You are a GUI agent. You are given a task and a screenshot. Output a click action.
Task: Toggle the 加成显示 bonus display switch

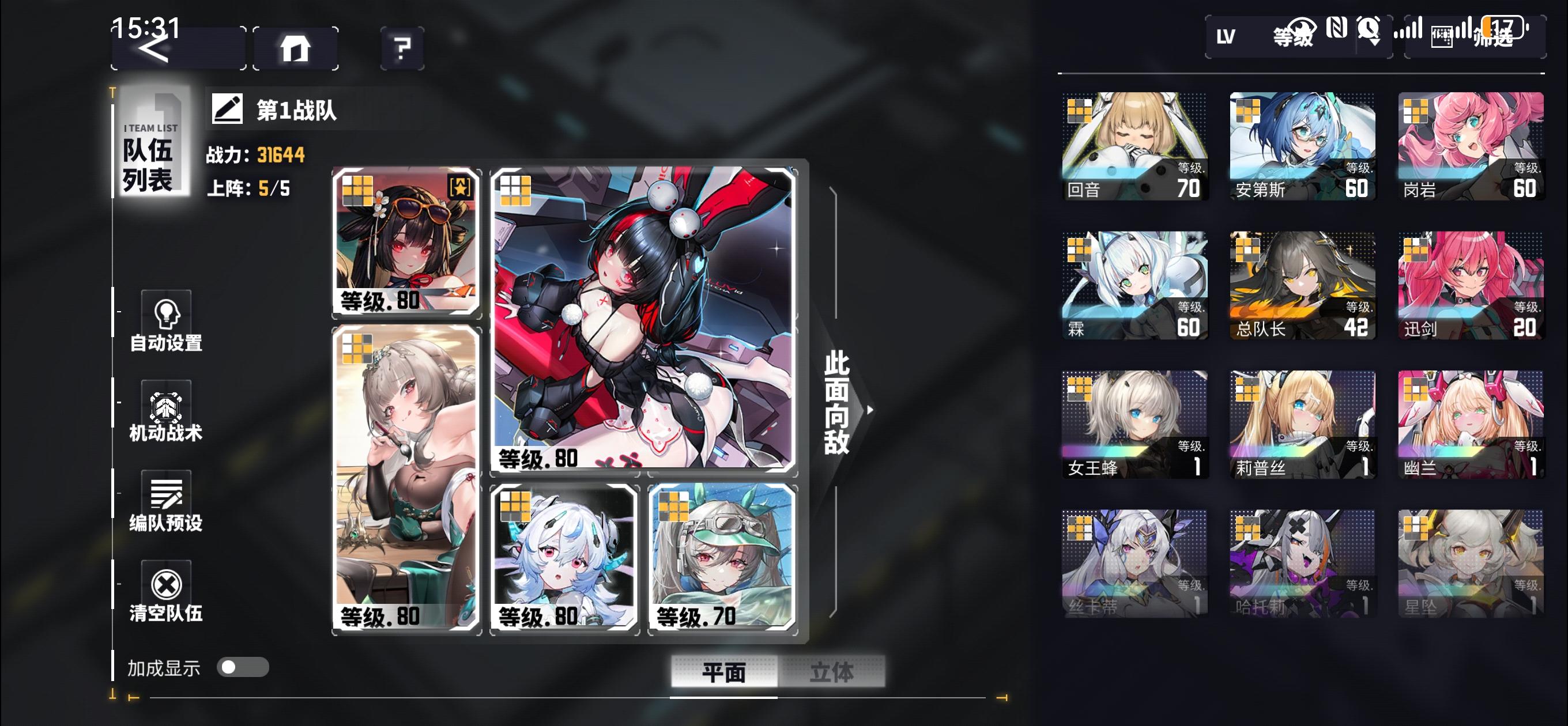coord(242,667)
